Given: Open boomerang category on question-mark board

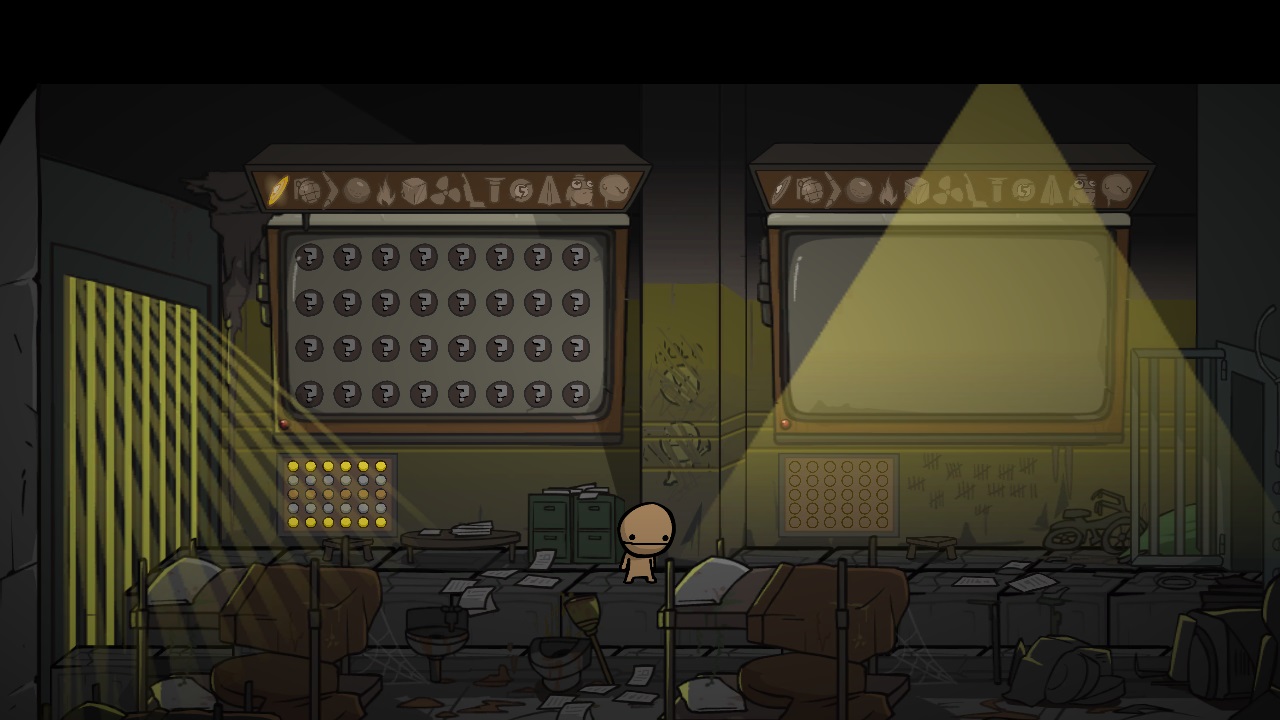Looking at the screenshot, I should tap(331, 190).
